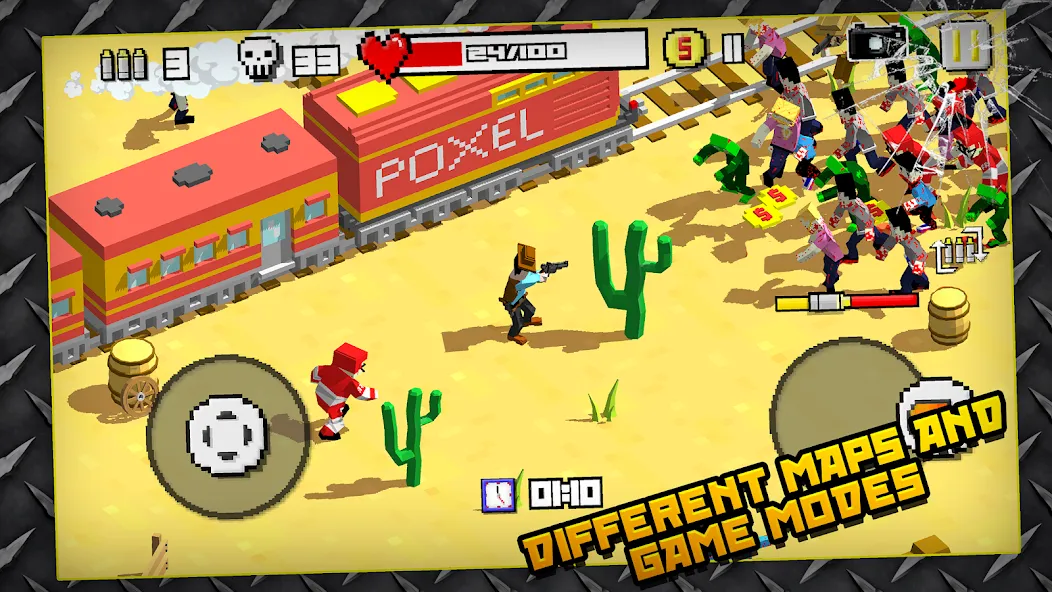The image size is (1052, 592).
Task: Tap the reload ammo swap icon
Action: (x=959, y=250)
